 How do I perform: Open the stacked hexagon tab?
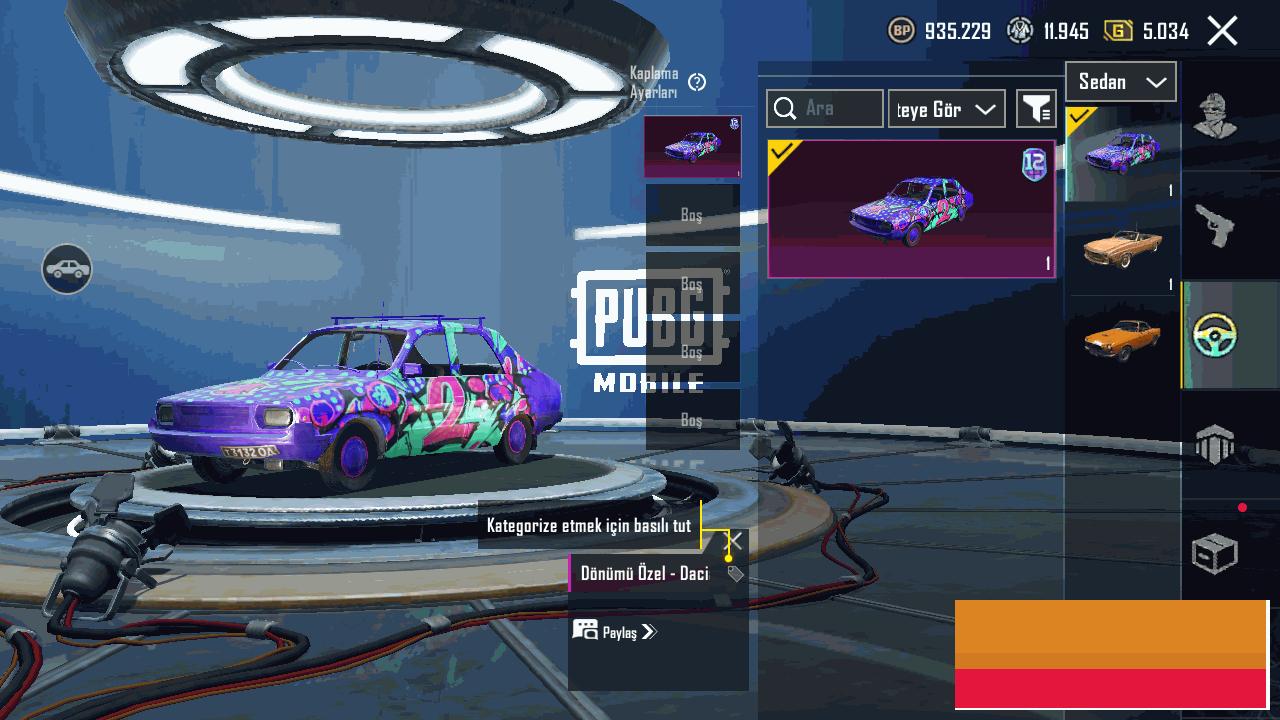pos(1215,444)
